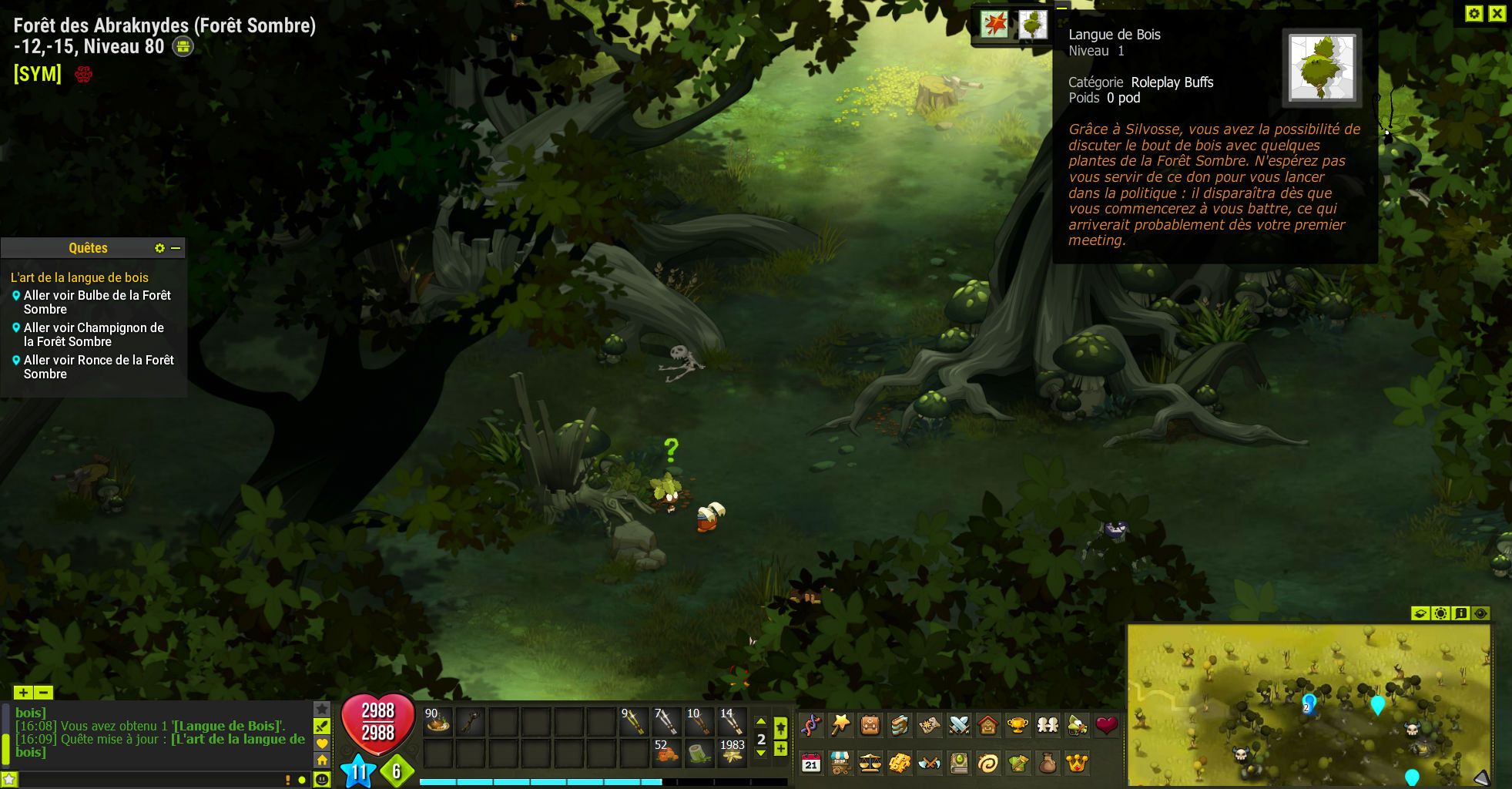Open the crossed swords icon

click(959, 725)
